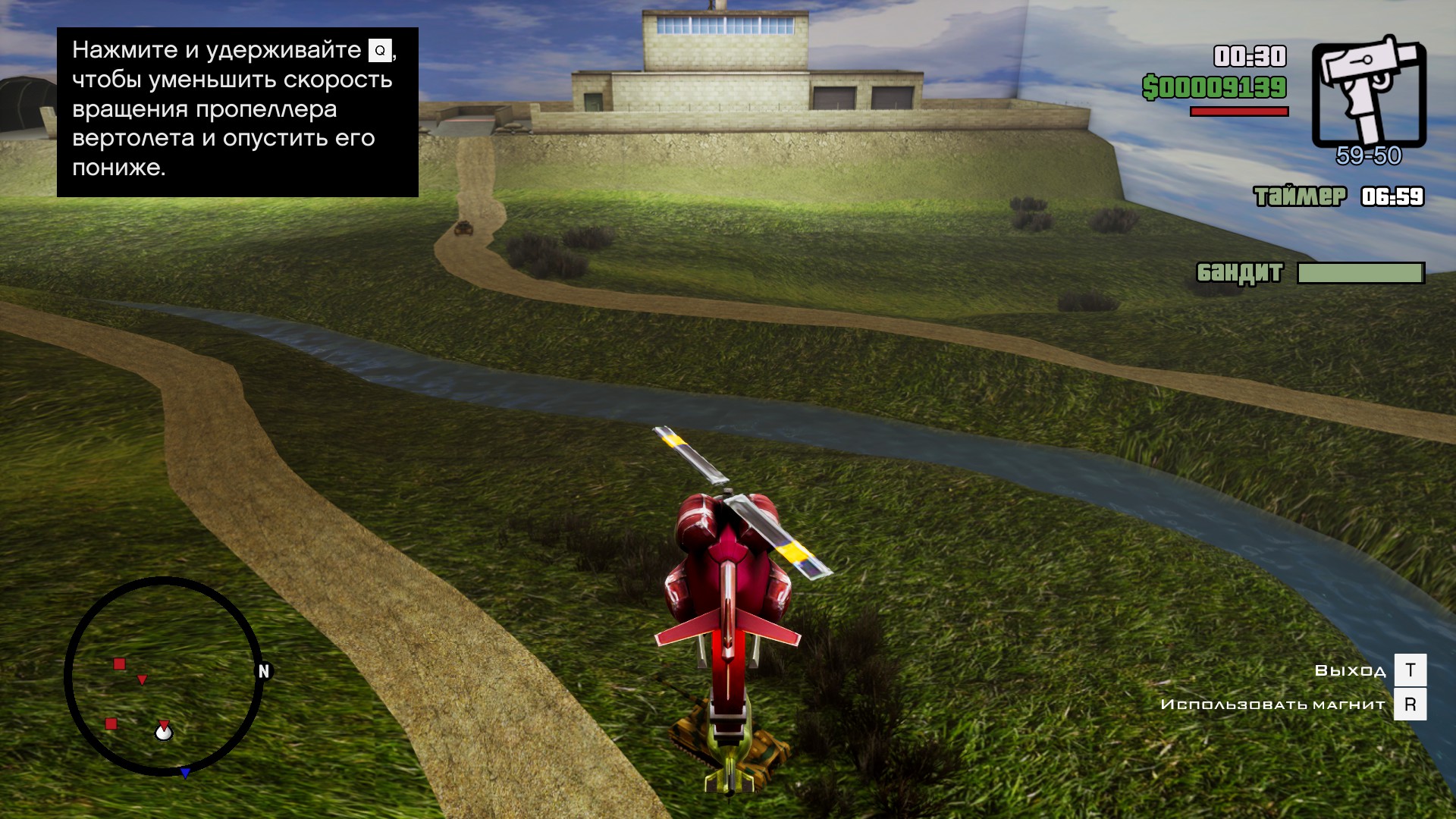Click the white player marker on the radar
The height and width of the screenshot is (819, 1456).
point(164,733)
